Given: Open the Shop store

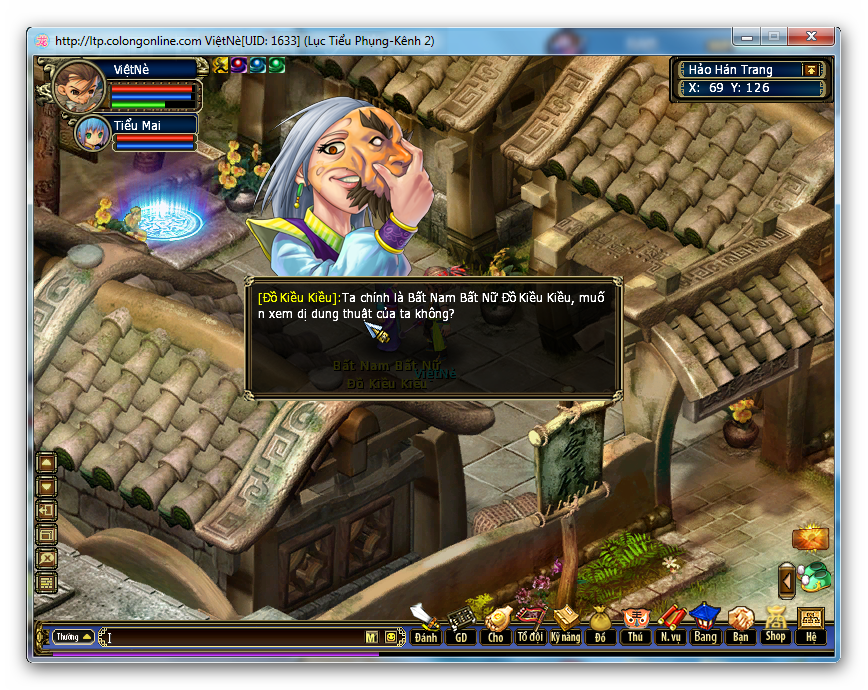Looking at the screenshot, I should [x=775, y=626].
